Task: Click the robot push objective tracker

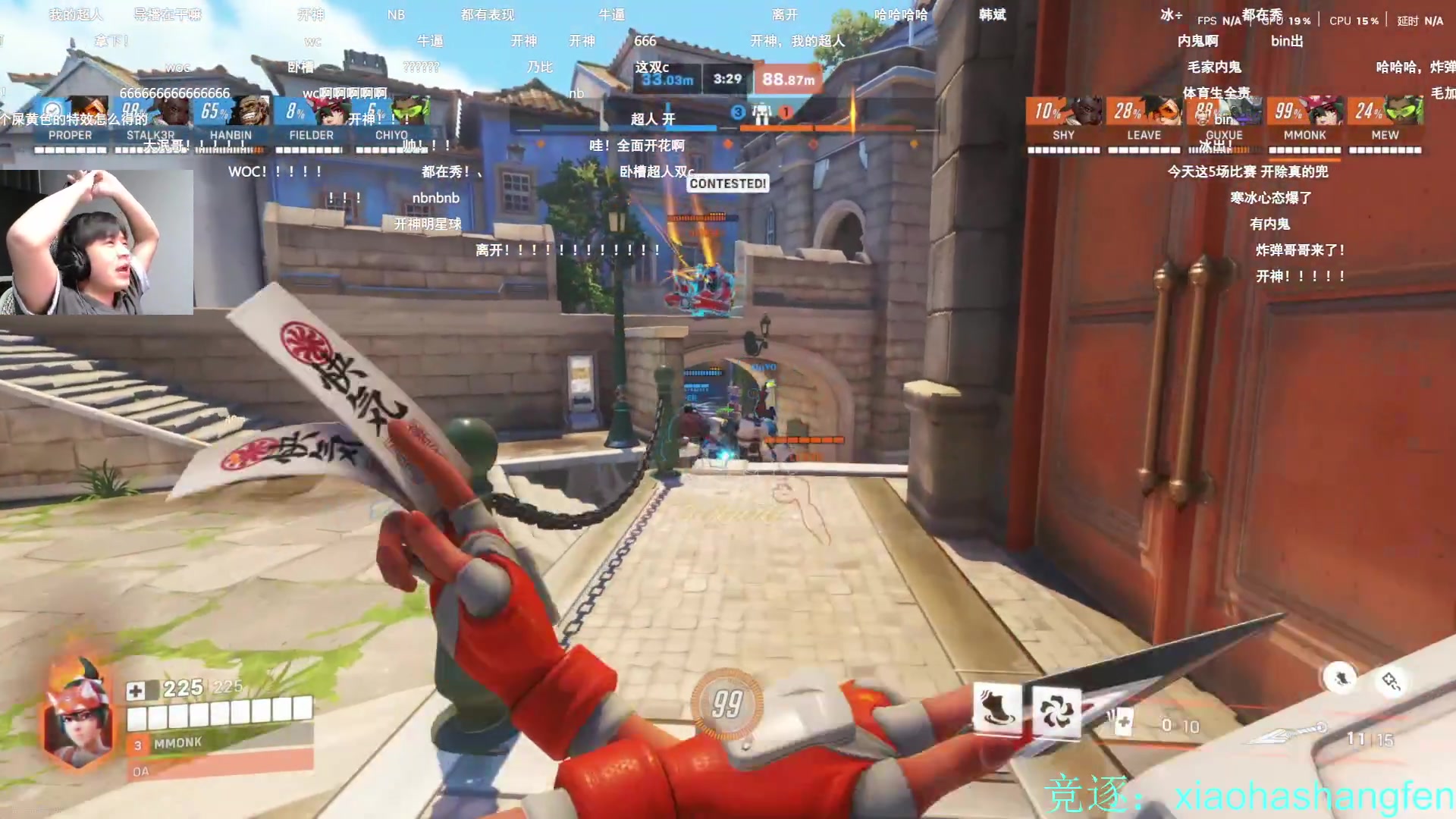Action: click(761, 114)
